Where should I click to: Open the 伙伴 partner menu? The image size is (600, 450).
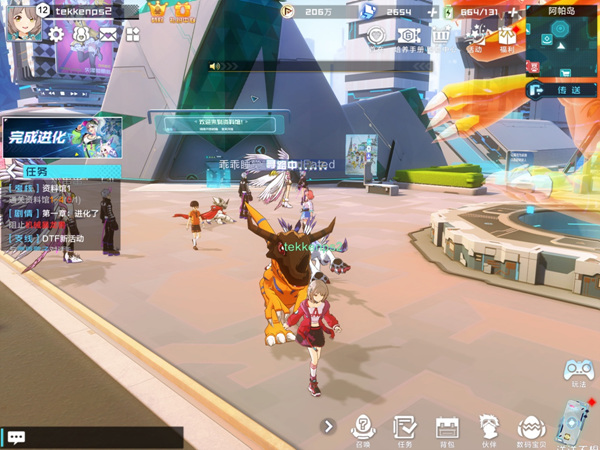[x=488, y=428]
